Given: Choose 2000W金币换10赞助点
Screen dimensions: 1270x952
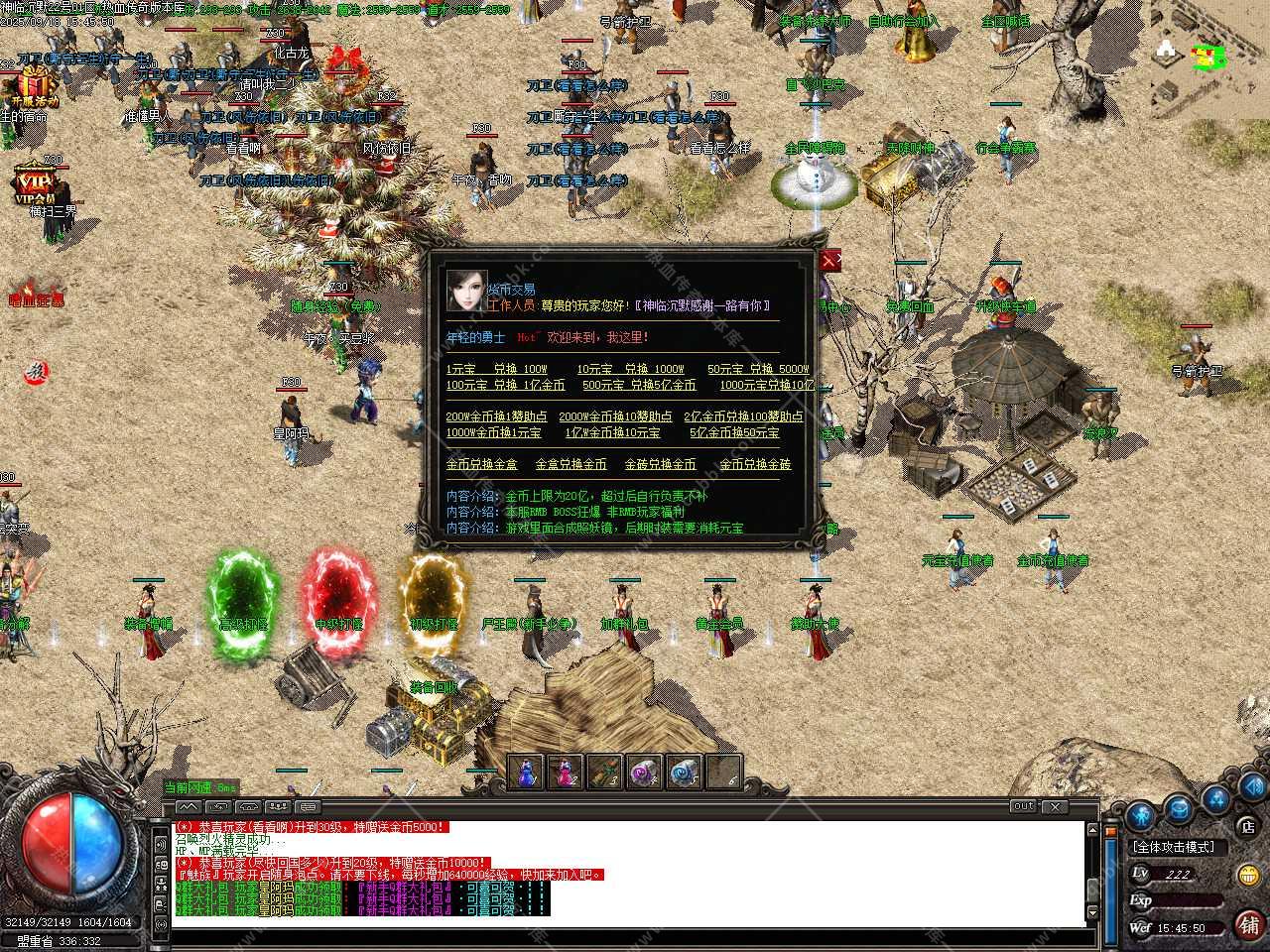Looking at the screenshot, I should pyautogui.click(x=615, y=416).
